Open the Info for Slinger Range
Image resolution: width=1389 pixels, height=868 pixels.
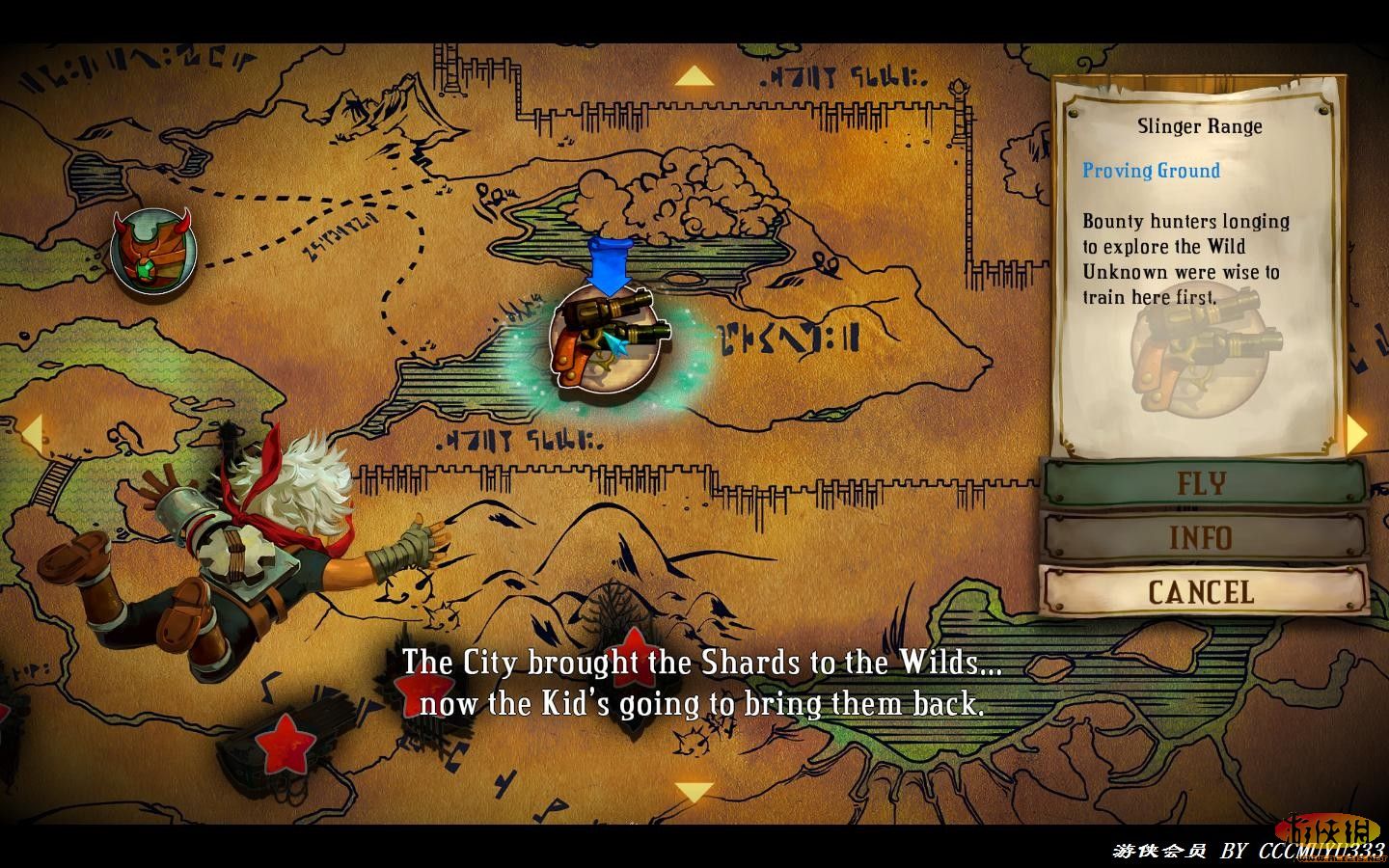pos(1202,537)
